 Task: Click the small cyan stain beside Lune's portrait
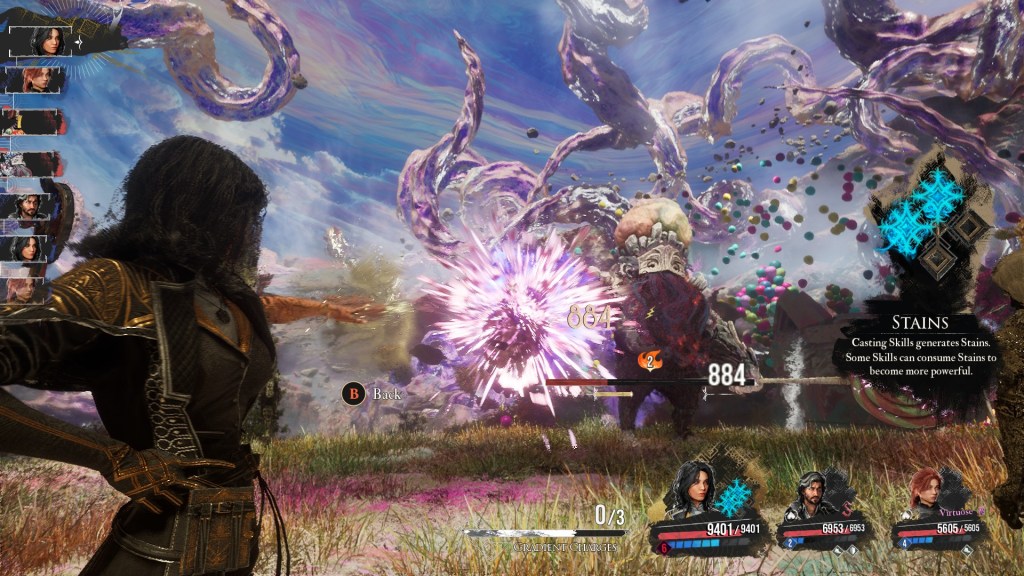coord(736,497)
